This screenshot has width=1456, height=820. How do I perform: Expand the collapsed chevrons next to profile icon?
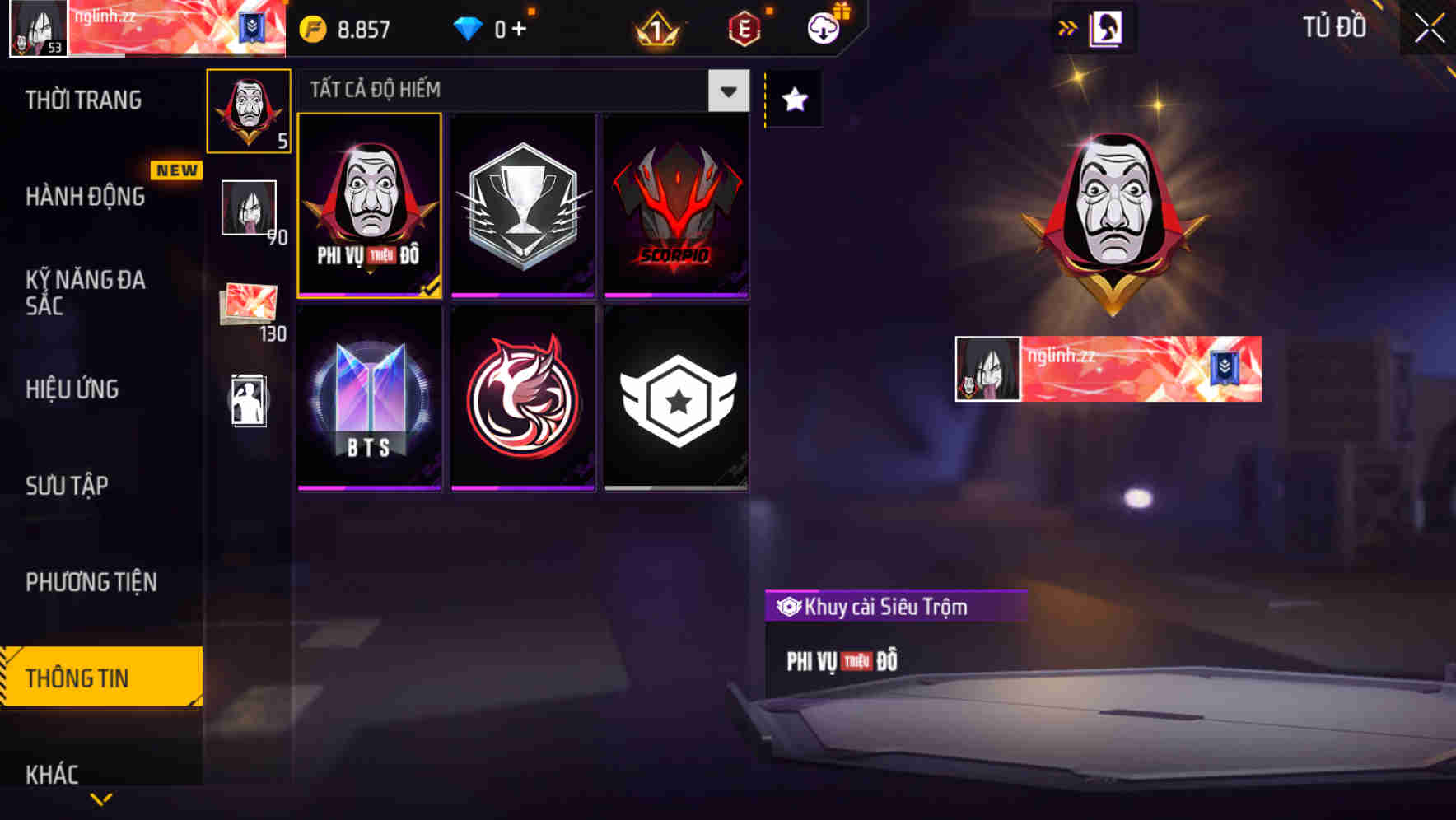[x=1068, y=27]
